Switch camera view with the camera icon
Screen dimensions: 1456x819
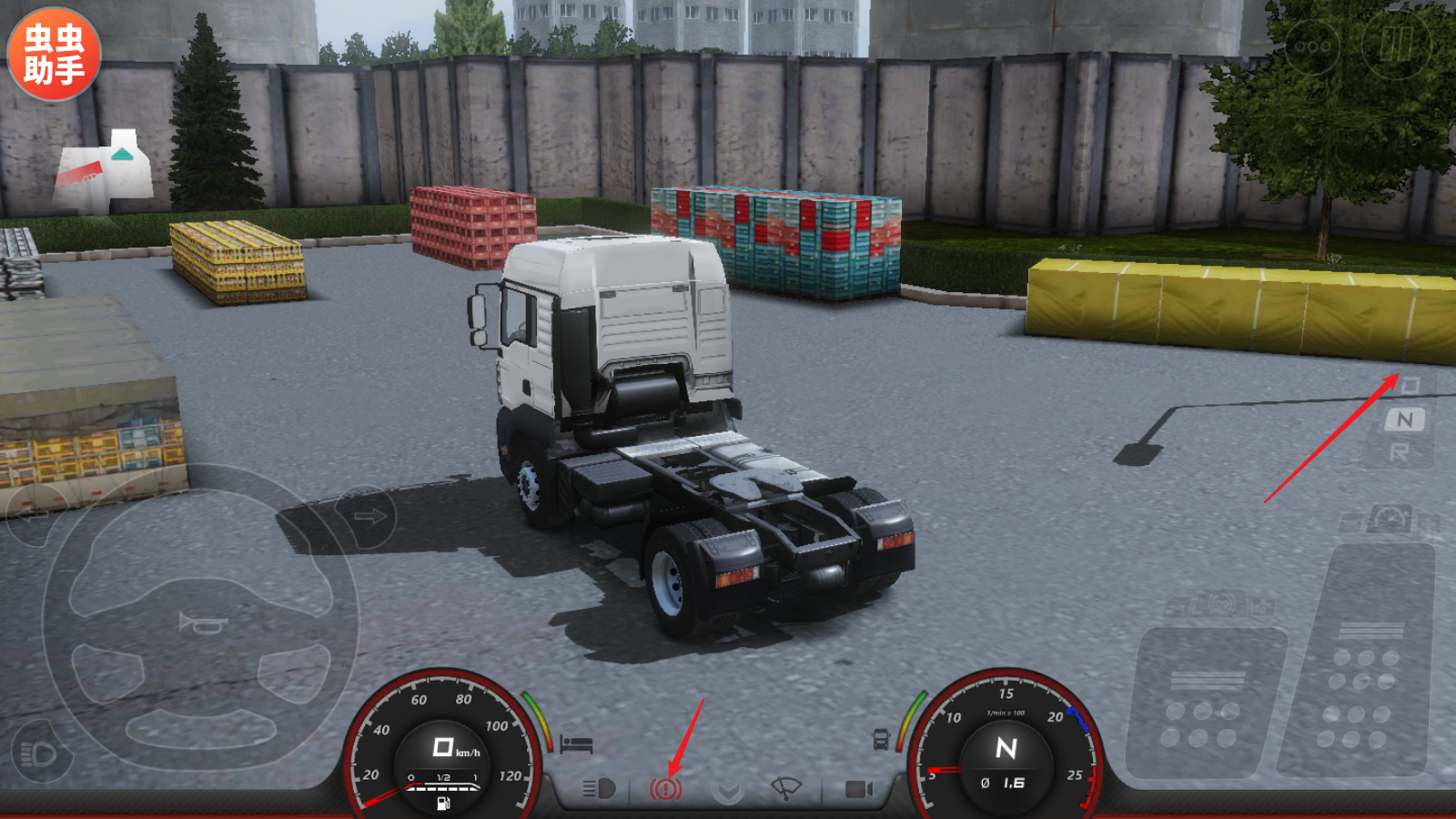pyautogui.click(x=858, y=788)
